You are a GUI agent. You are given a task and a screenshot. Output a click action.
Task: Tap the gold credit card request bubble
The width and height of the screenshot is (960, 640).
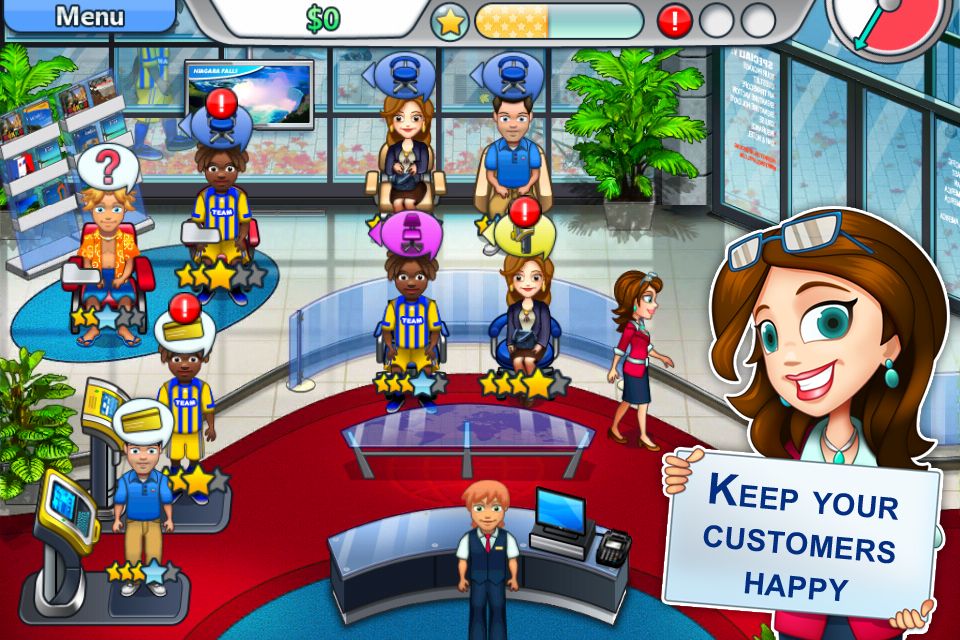[x=142, y=418]
